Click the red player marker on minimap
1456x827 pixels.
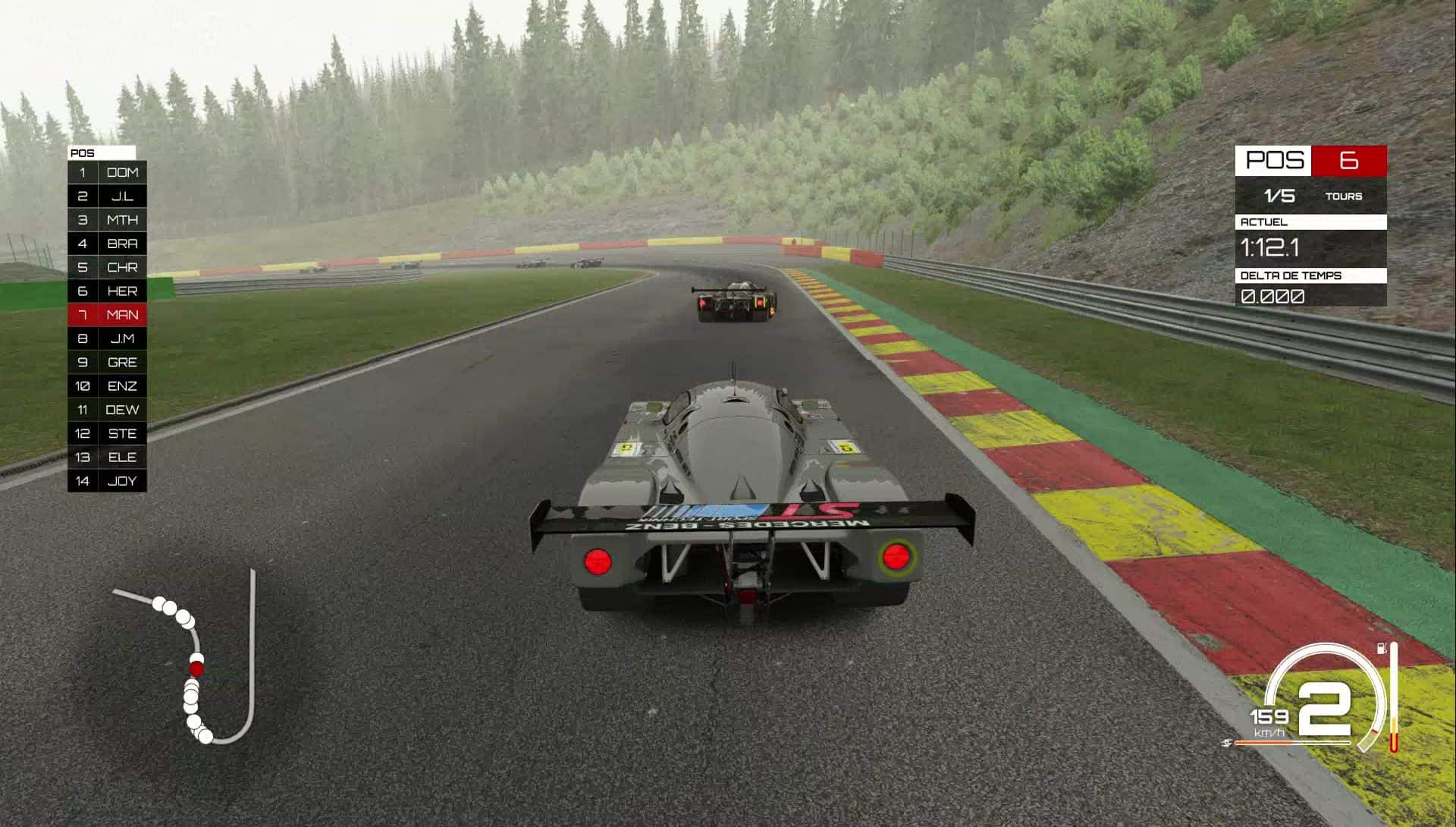196,668
